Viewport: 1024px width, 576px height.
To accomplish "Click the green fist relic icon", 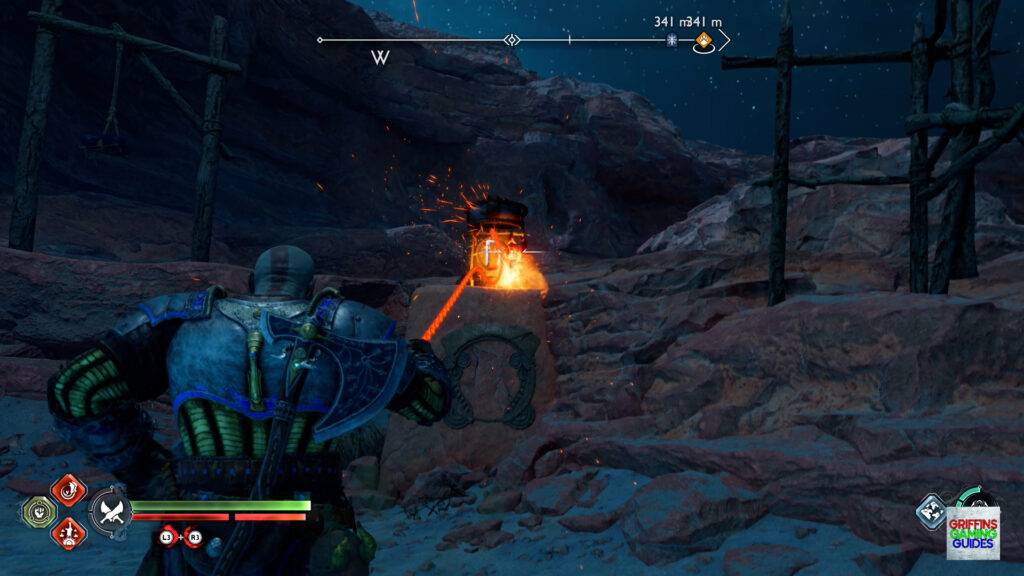I will pyautogui.click(x=37, y=511).
